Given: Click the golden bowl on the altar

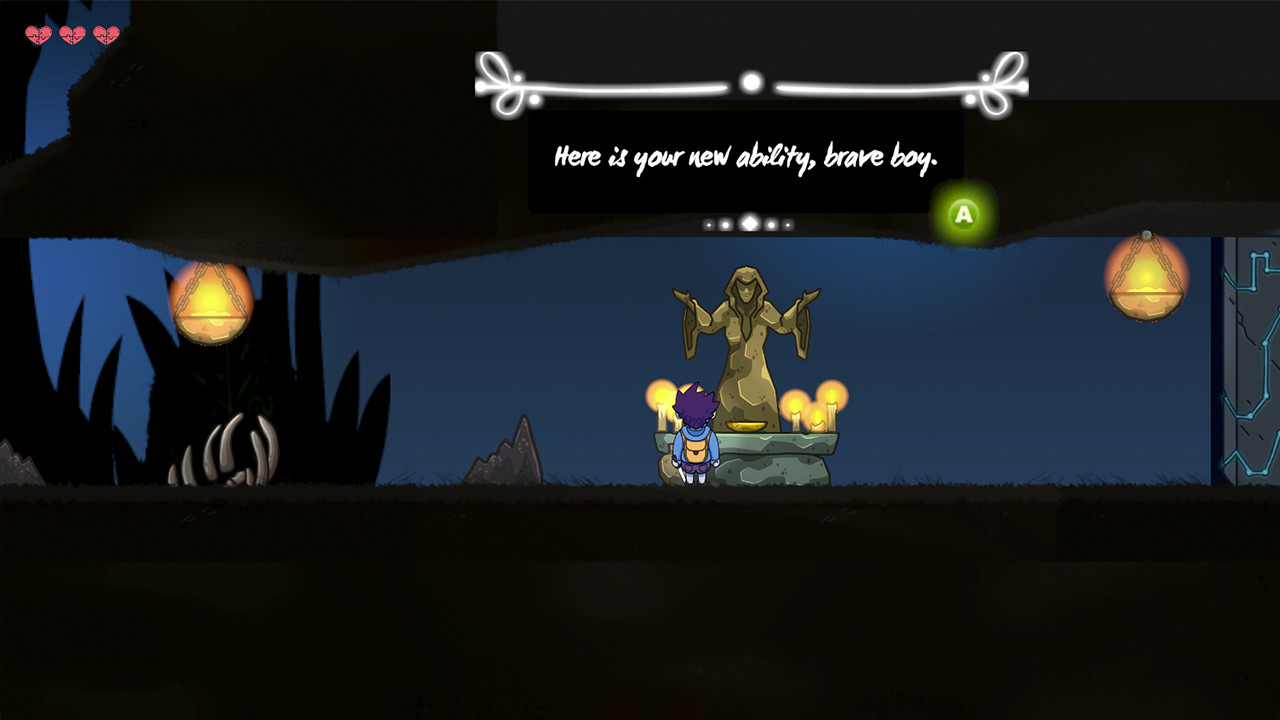Looking at the screenshot, I should pyautogui.click(x=745, y=425).
